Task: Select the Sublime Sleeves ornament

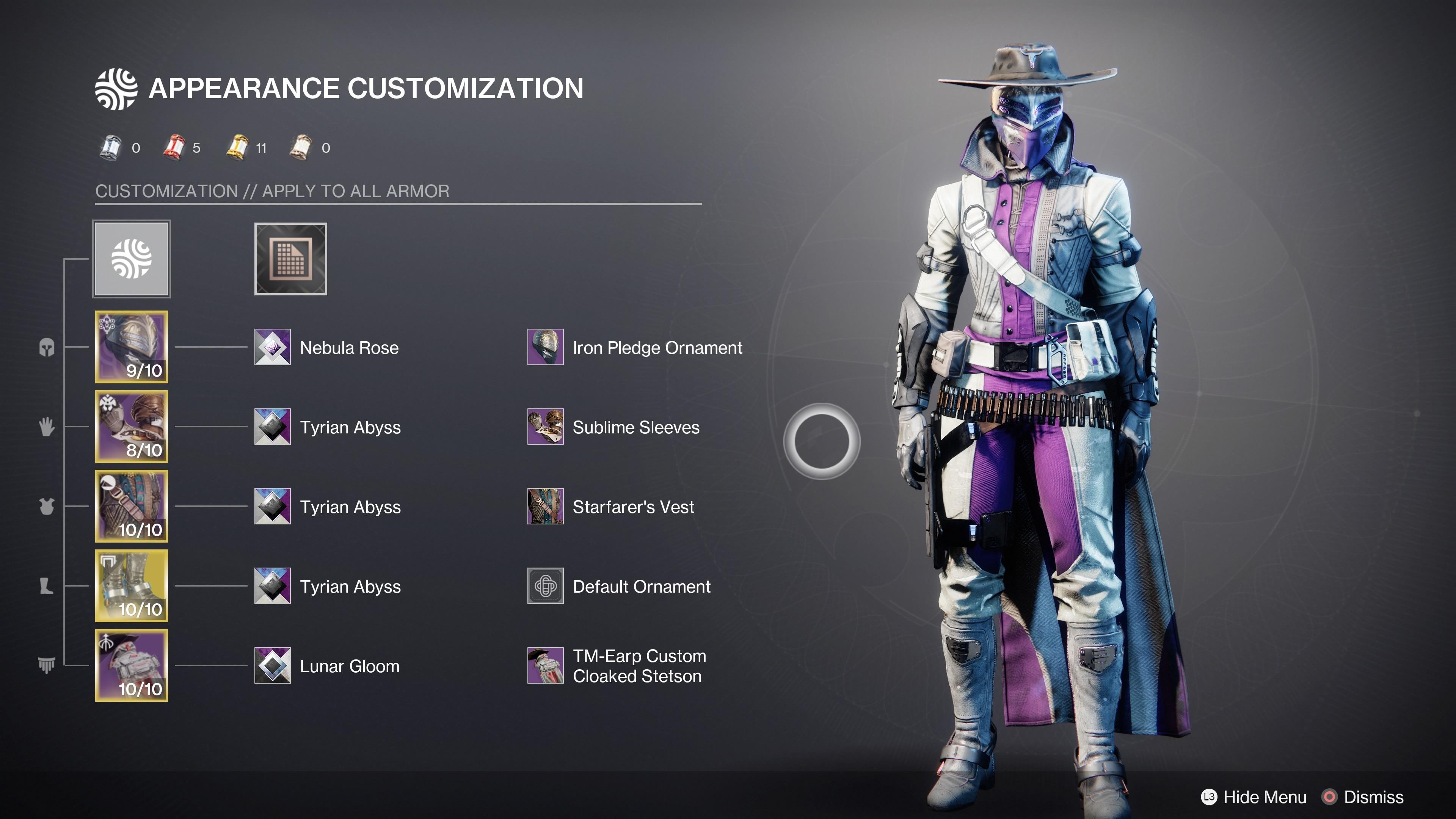Action: [546, 427]
